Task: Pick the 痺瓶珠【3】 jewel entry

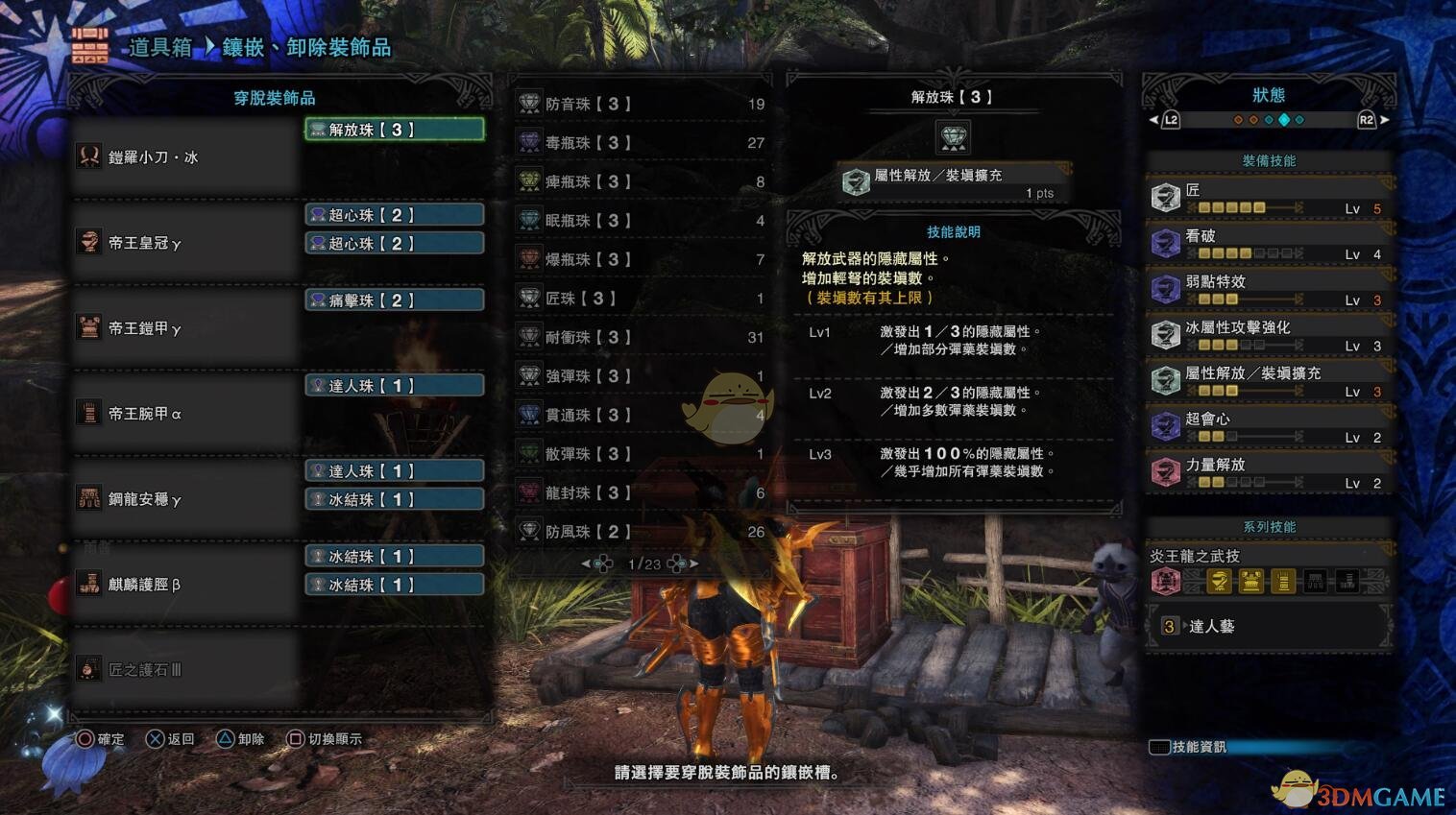Action: click(641, 181)
